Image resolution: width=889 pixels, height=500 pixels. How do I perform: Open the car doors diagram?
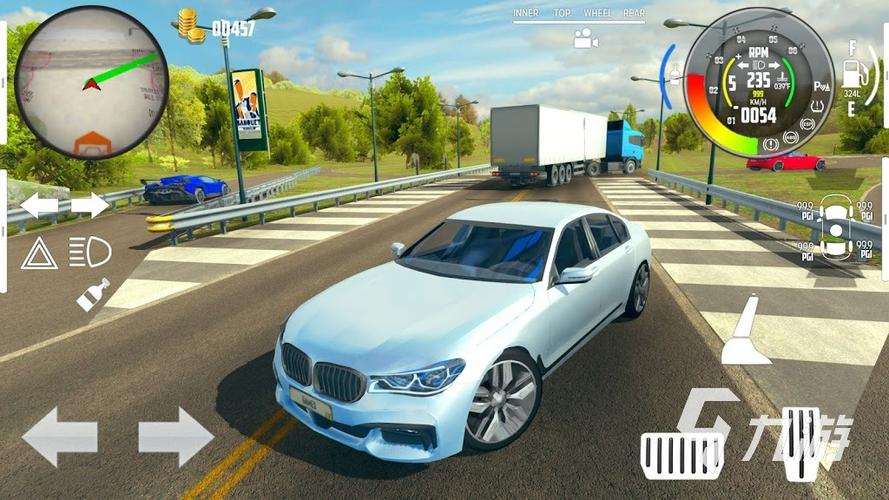pyautogui.click(x=834, y=226)
